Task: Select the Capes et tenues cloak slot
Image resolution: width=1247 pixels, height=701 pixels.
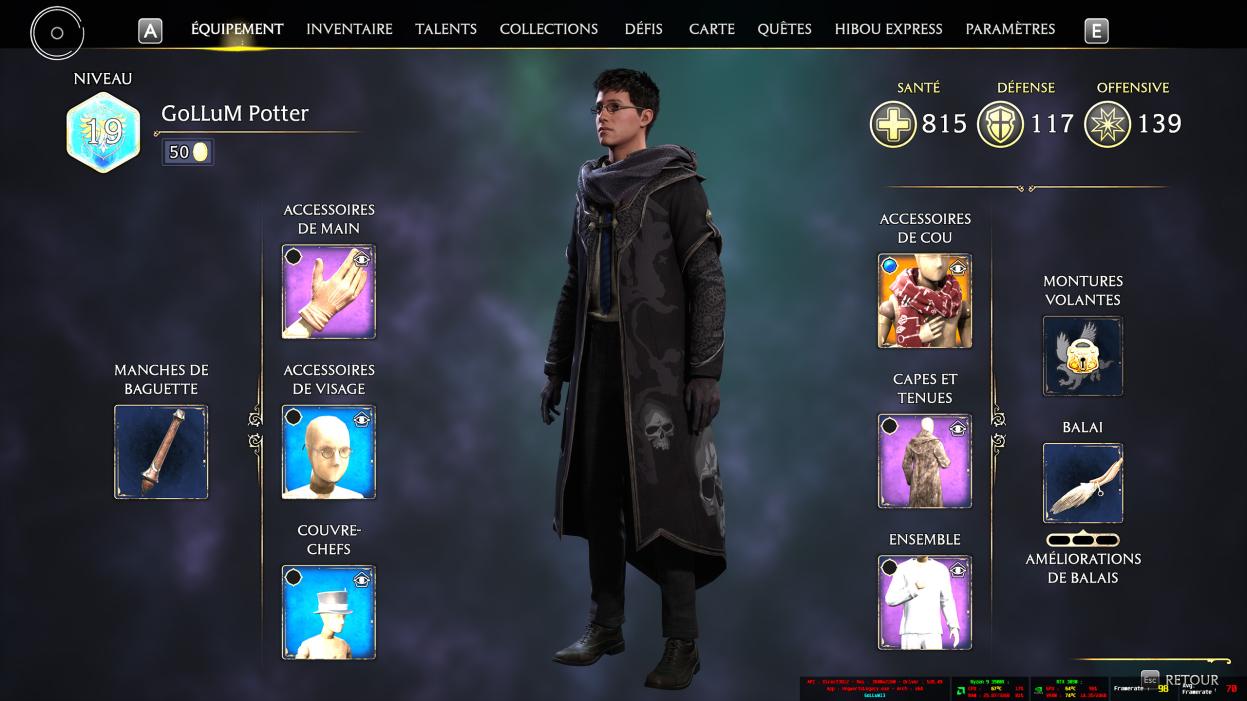Action: [925, 461]
